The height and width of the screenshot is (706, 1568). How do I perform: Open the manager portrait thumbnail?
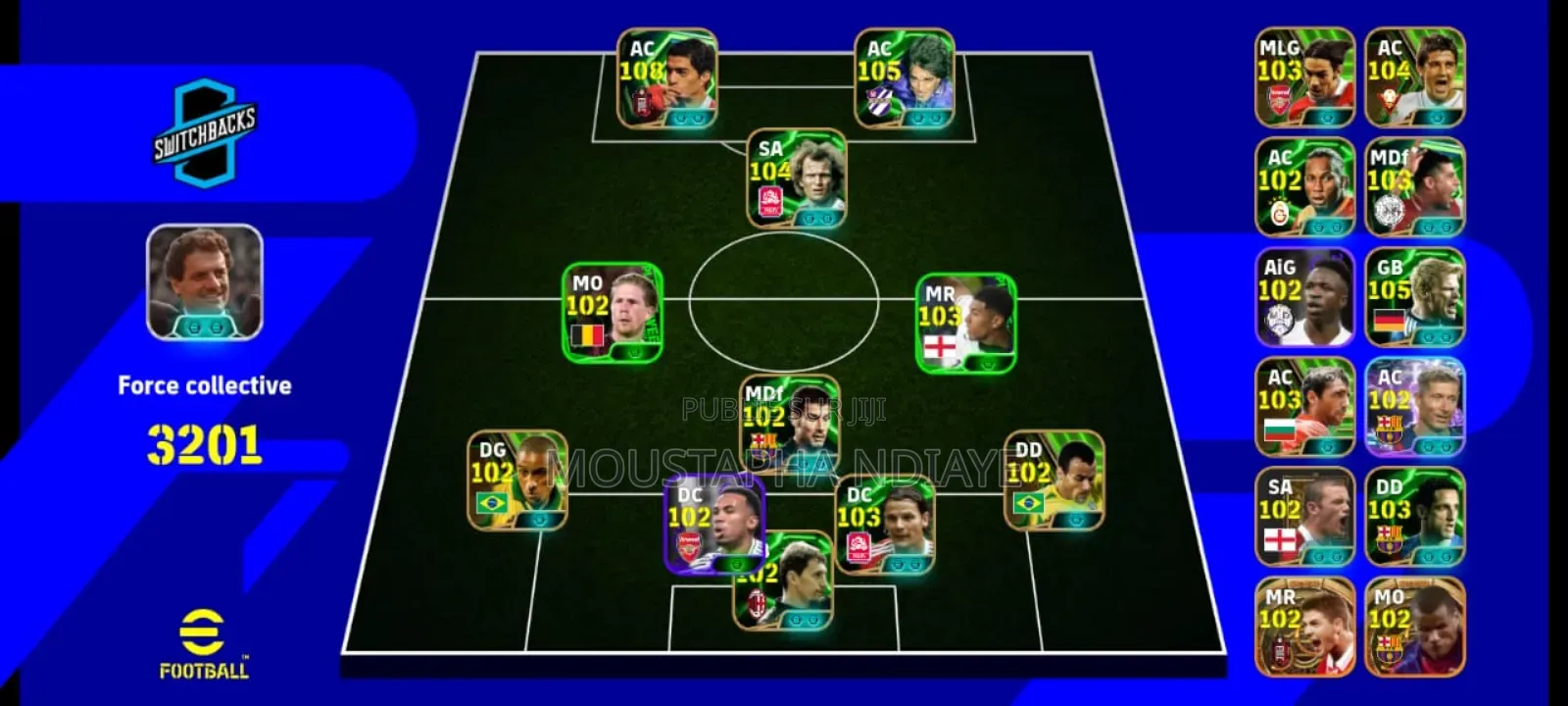206,279
